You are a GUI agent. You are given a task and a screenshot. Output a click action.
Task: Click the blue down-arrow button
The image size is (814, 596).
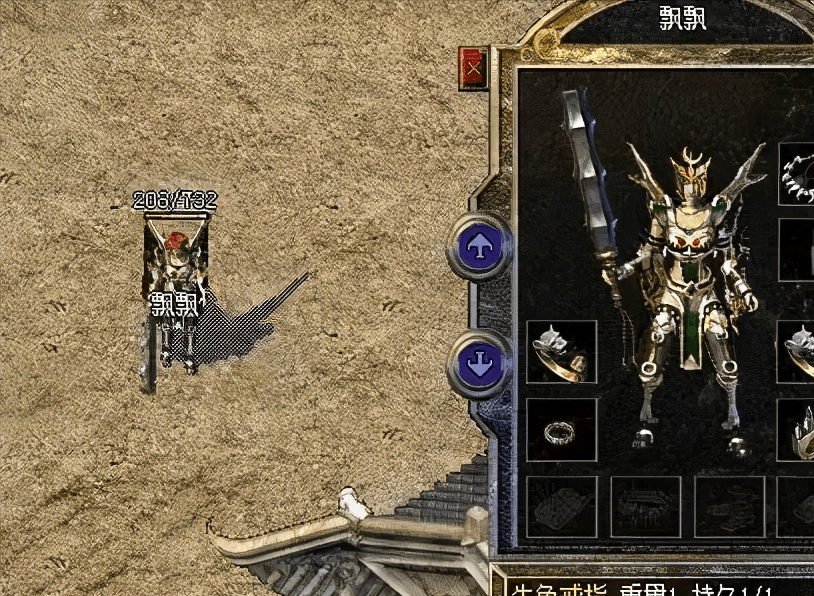480,361
